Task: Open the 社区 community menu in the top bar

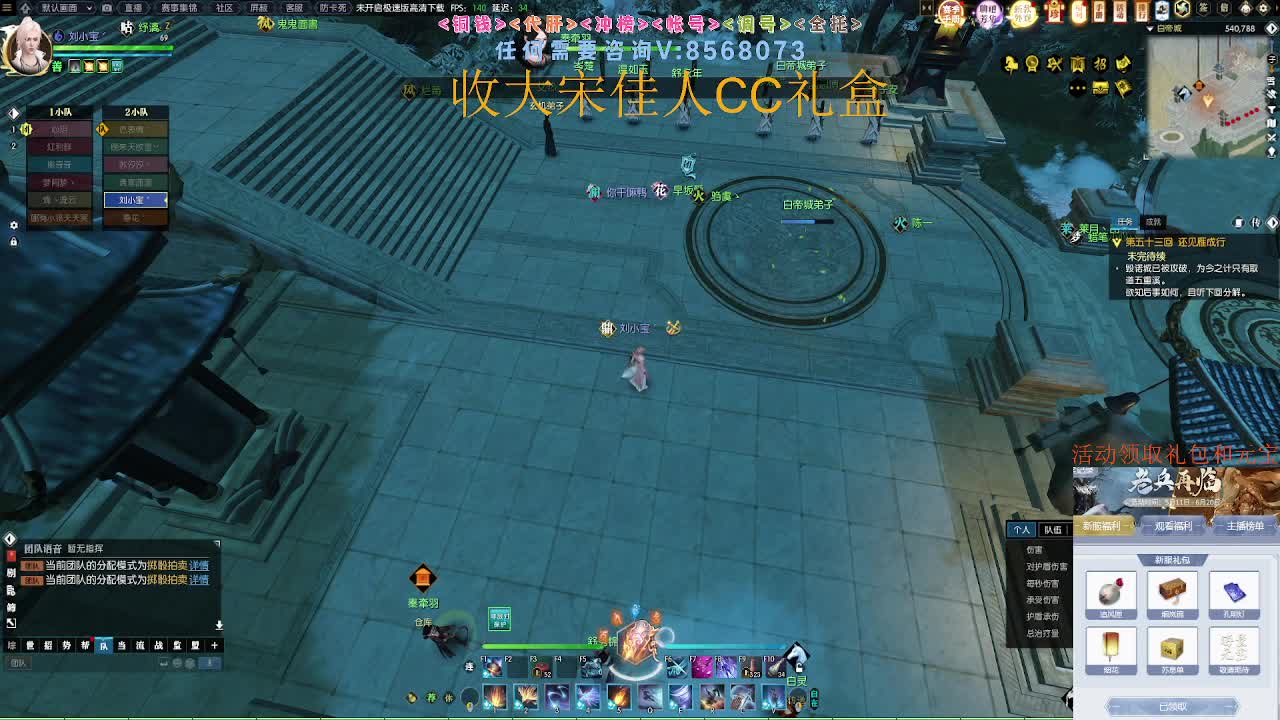Action: (x=225, y=8)
